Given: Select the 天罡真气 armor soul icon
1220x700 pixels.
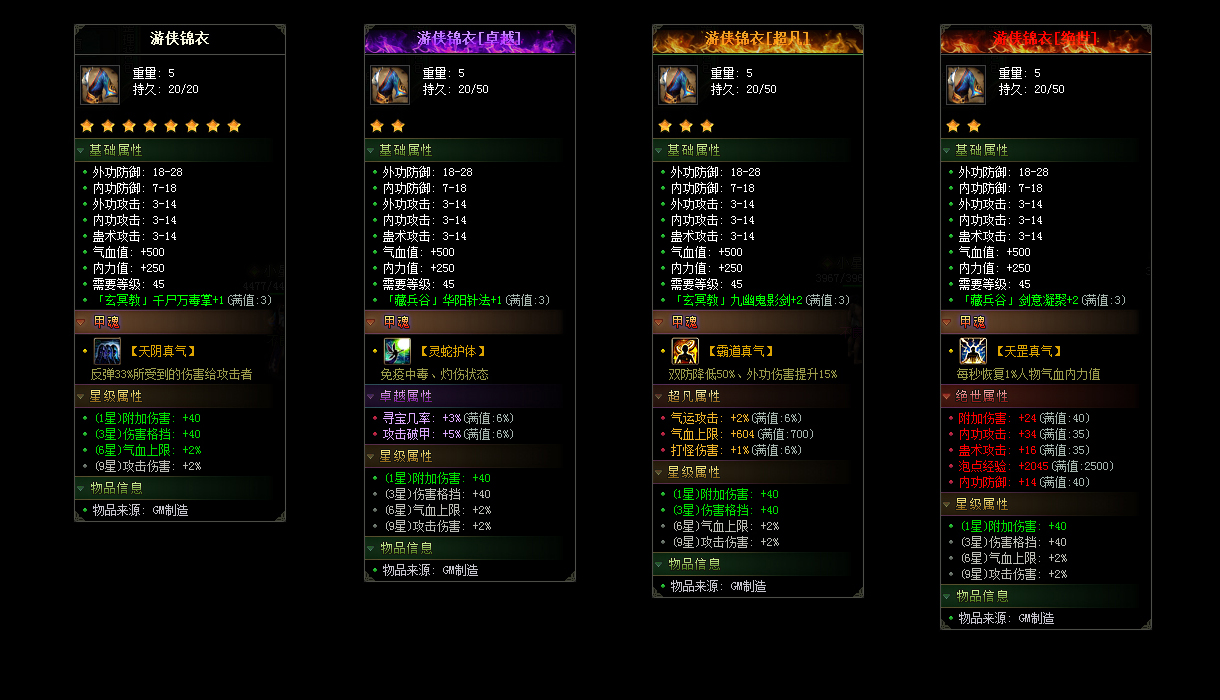Looking at the screenshot, I should pyautogui.click(x=973, y=351).
